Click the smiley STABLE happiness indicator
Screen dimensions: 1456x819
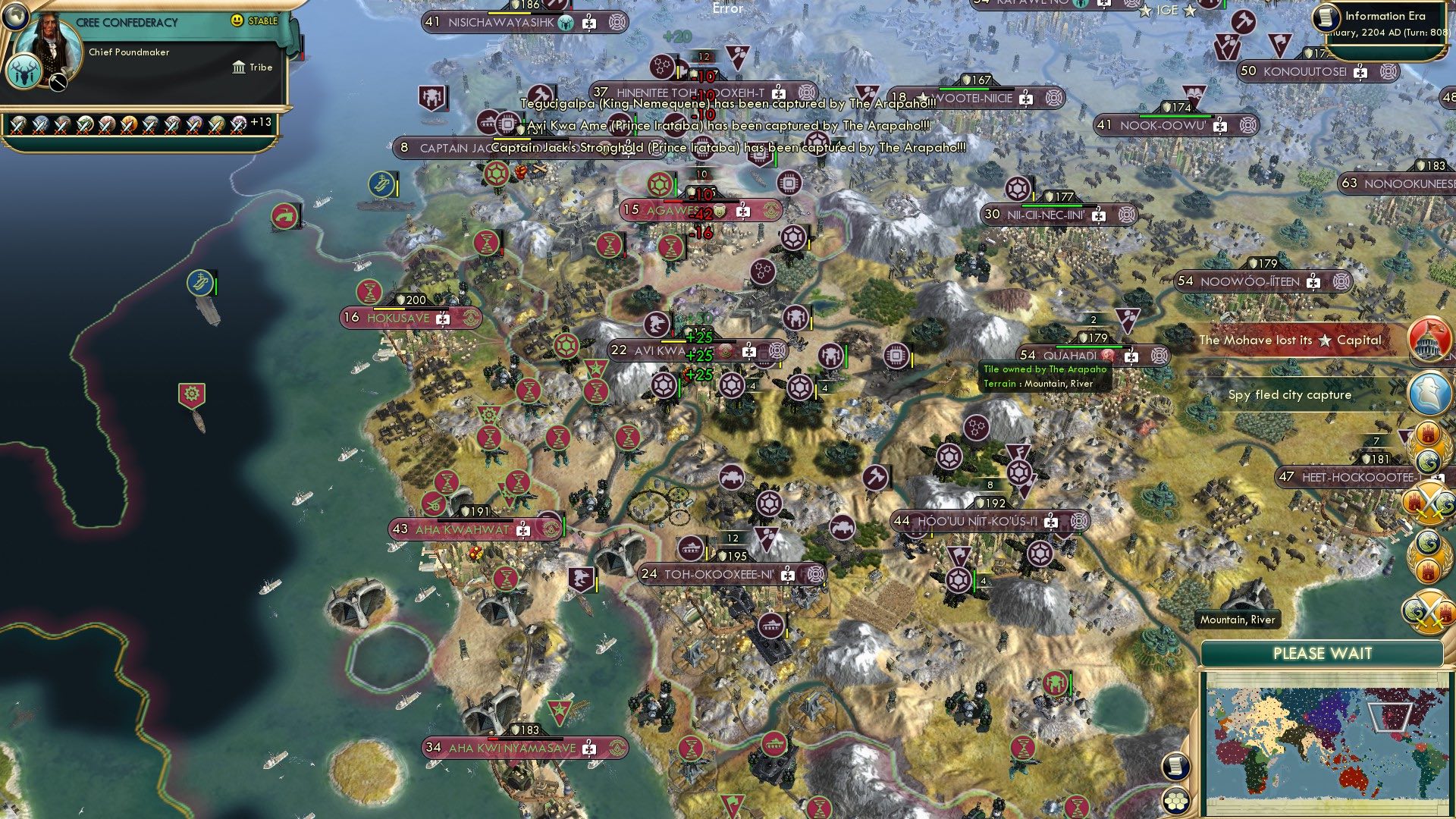237,21
